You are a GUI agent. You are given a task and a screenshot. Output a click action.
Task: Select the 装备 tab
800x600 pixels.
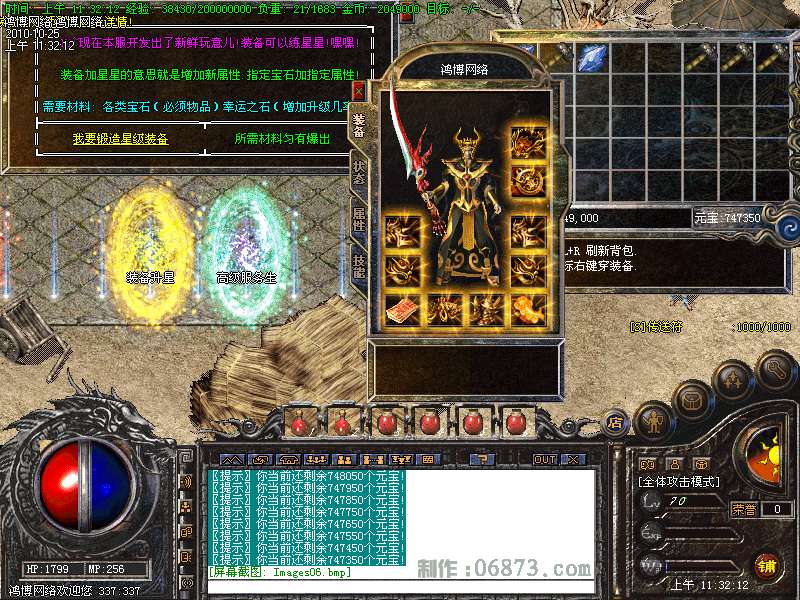coord(358,124)
